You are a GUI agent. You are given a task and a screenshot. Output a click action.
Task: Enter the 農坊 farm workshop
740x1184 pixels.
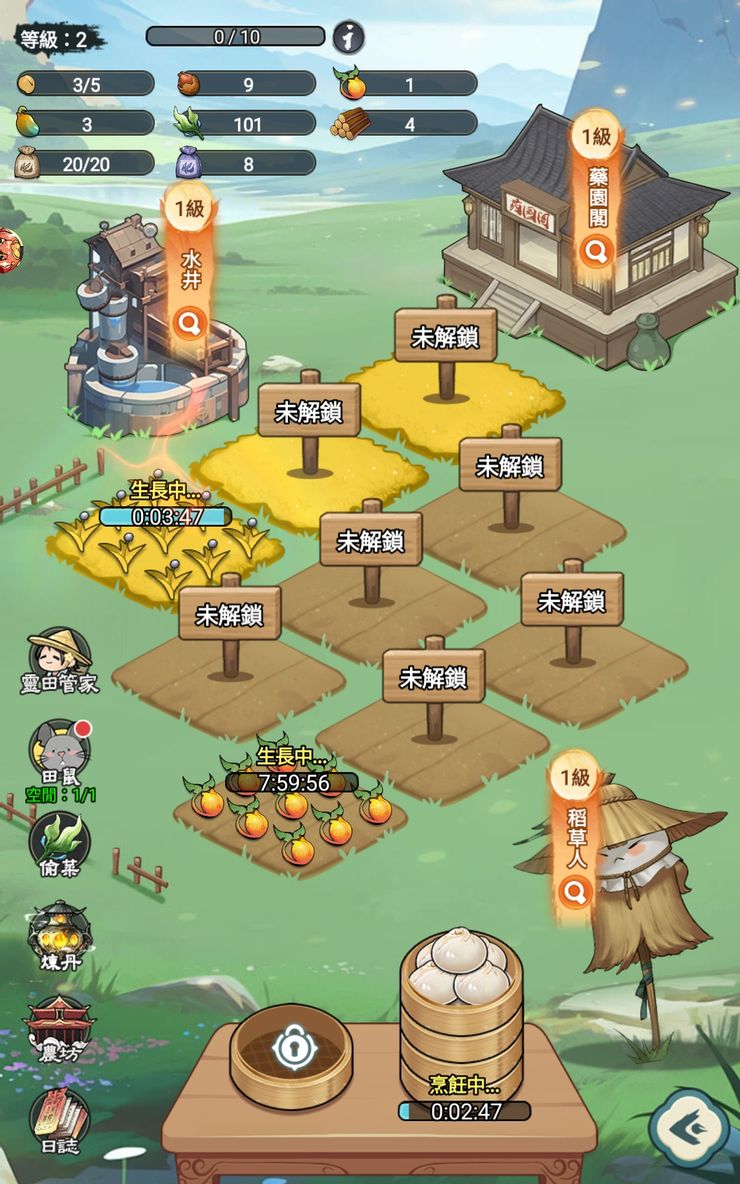pyautogui.click(x=60, y=1027)
